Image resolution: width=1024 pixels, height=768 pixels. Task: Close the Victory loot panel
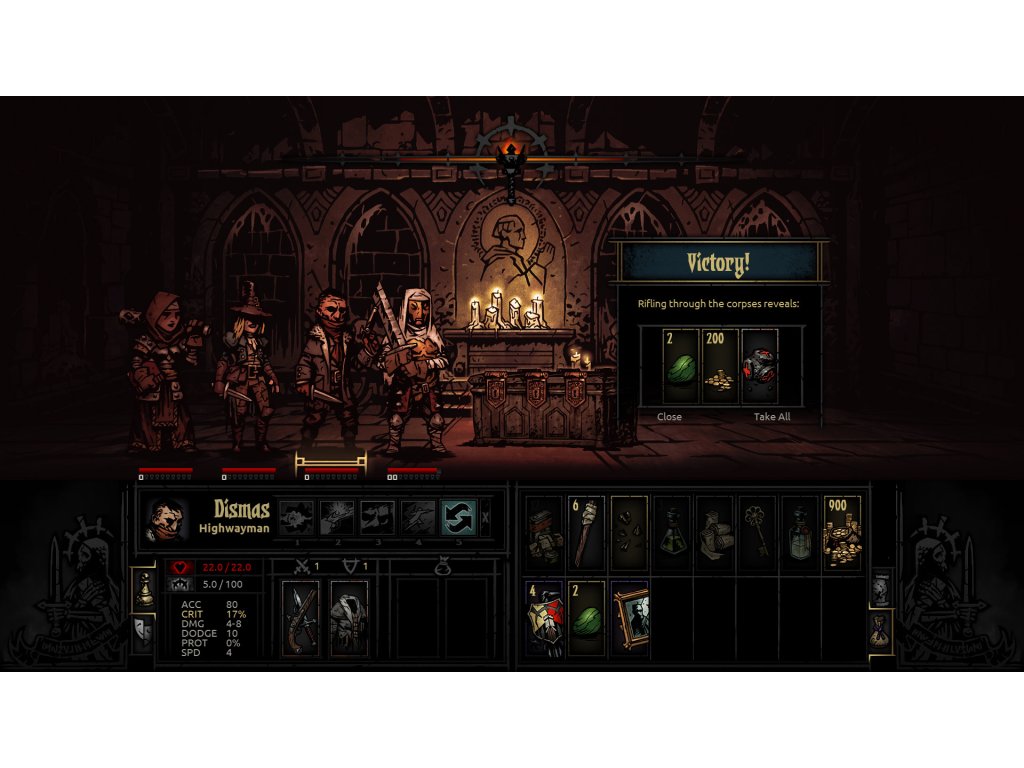pos(669,417)
